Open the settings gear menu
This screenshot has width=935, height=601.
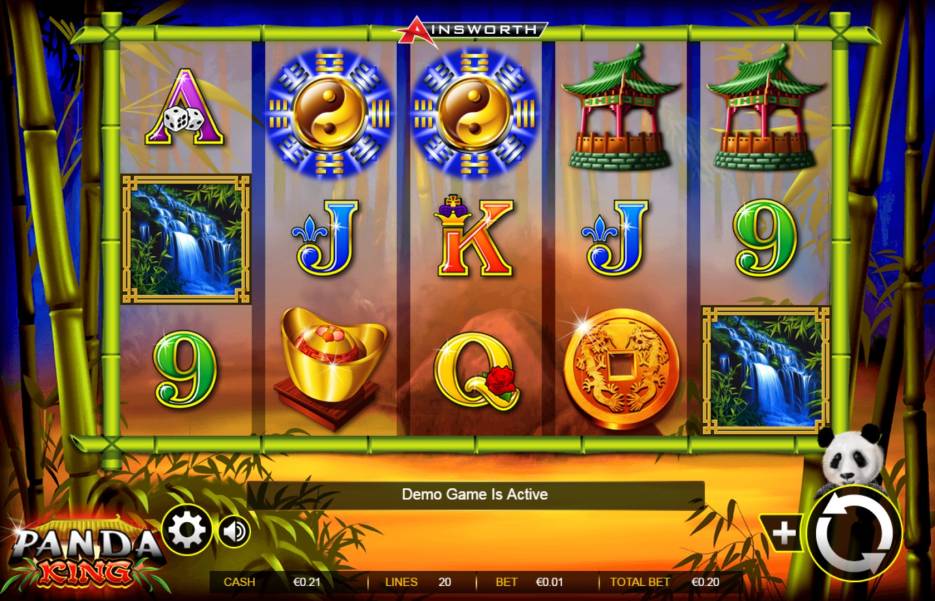tap(187, 530)
